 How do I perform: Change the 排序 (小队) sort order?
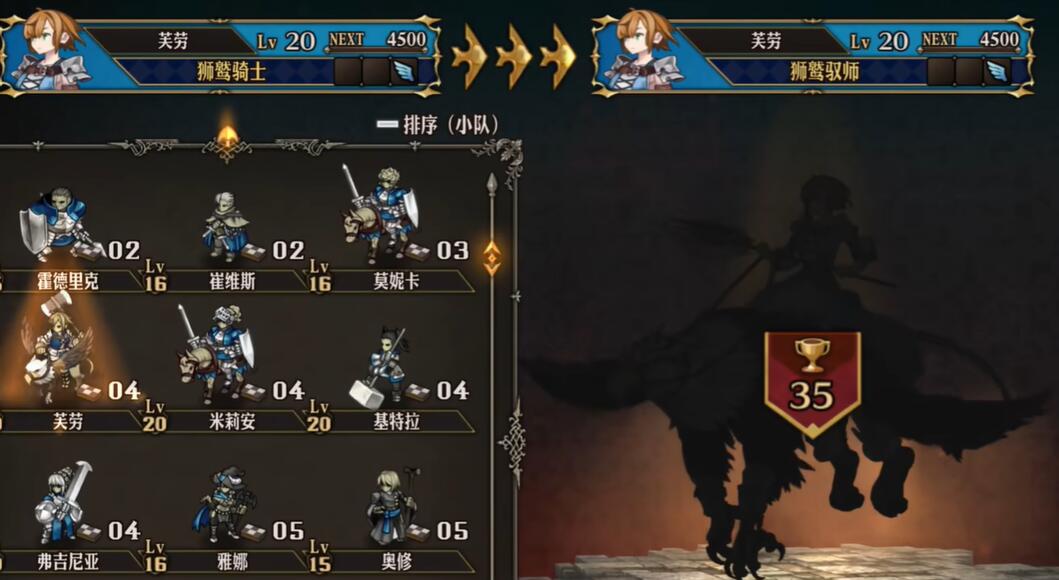point(438,125)
